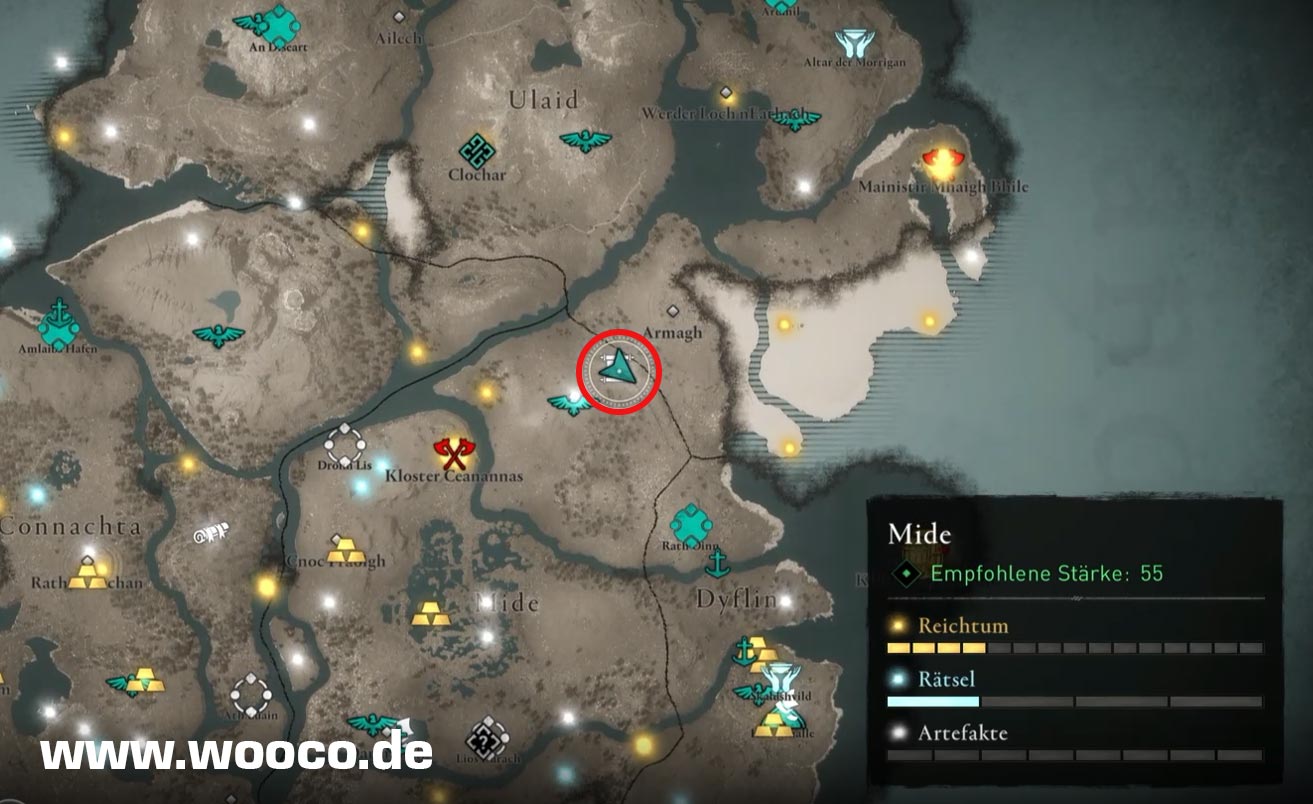The width and height of the screenshot is (1313, 804).
Task: Pick the An Diseart teal location marker
Action: coord(277,23)
